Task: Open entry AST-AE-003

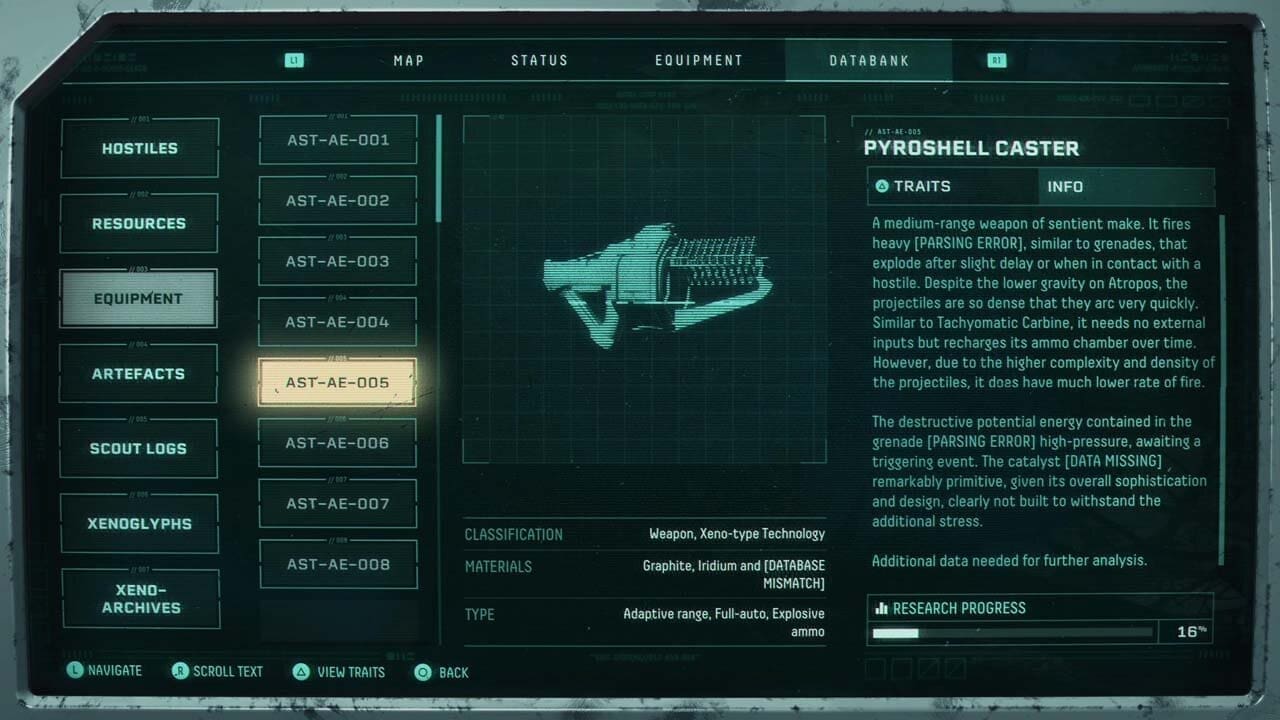Action: (338, 262)
